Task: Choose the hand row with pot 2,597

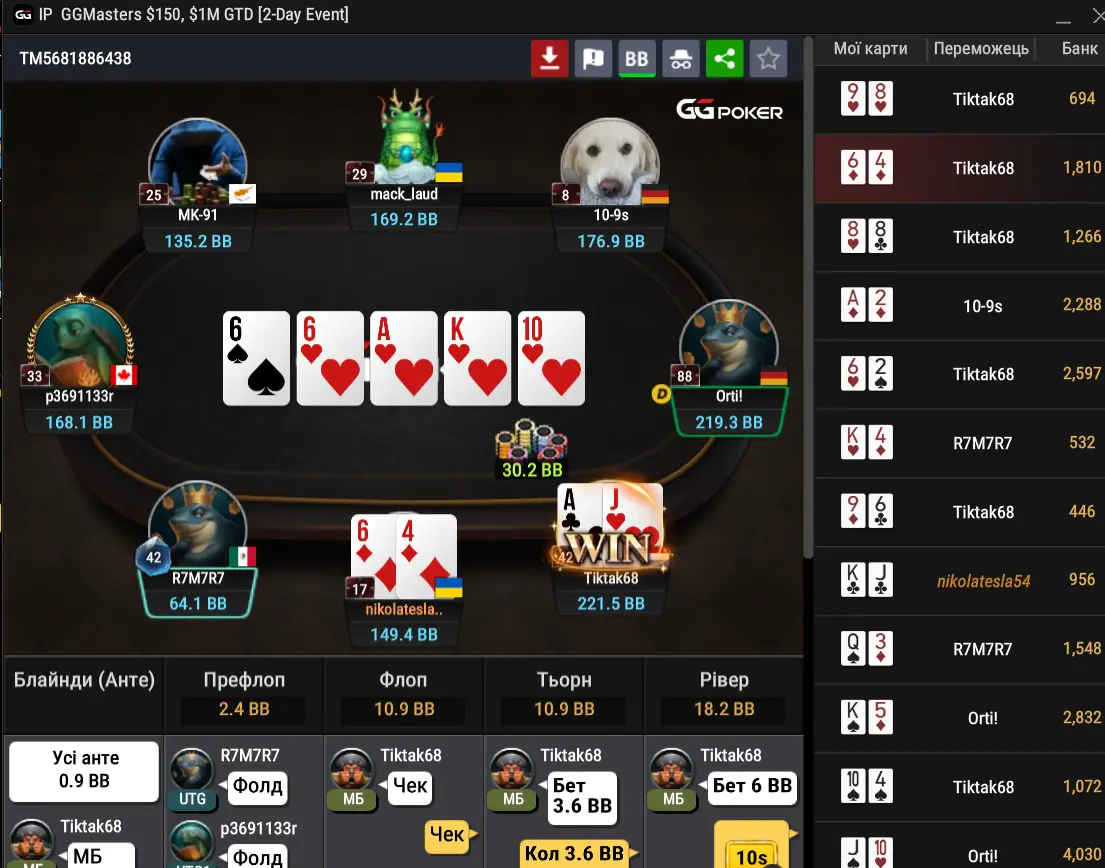Action: coord(960,374)
